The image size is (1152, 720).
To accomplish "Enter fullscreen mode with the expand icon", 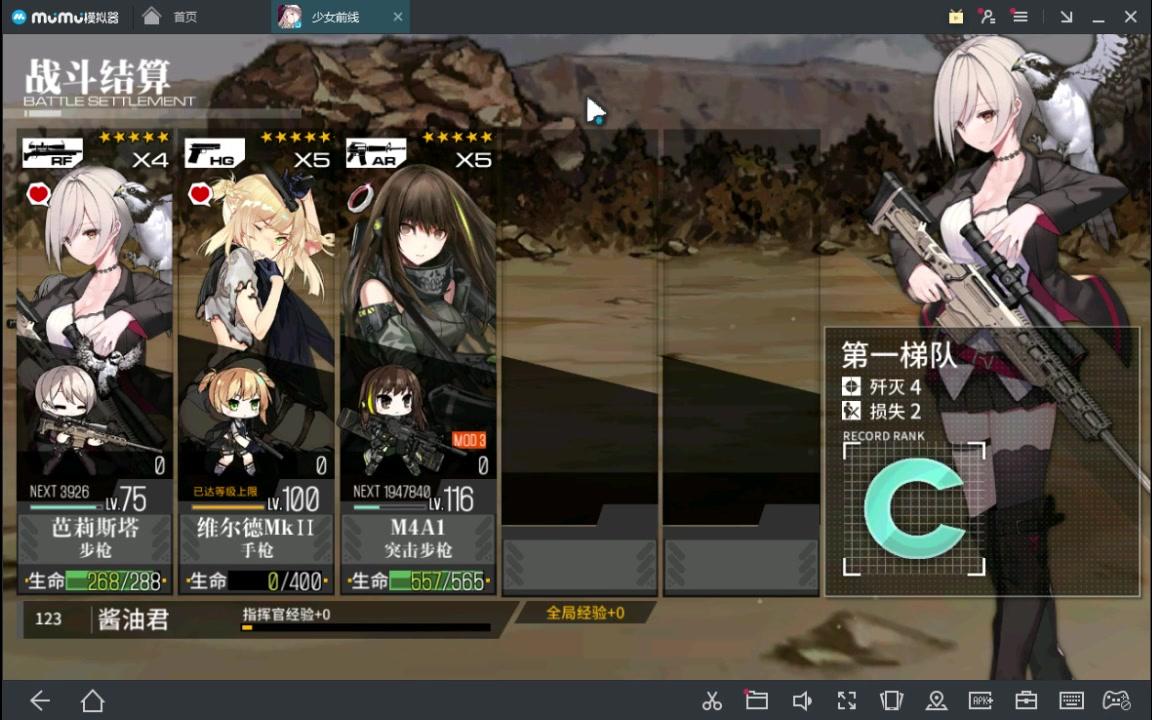I will [x=847, y=701].
